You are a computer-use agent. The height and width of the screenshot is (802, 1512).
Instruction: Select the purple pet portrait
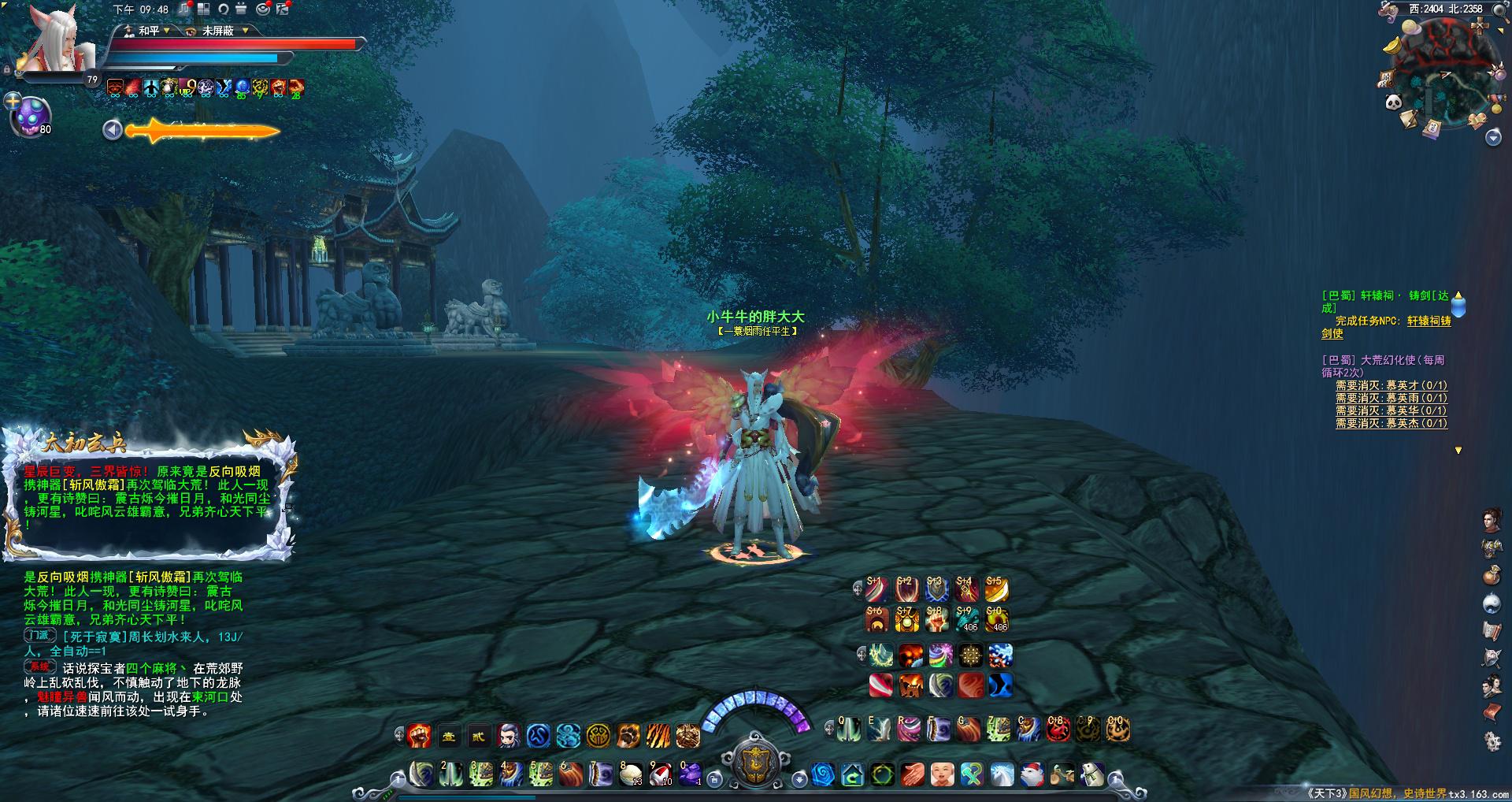30,116
